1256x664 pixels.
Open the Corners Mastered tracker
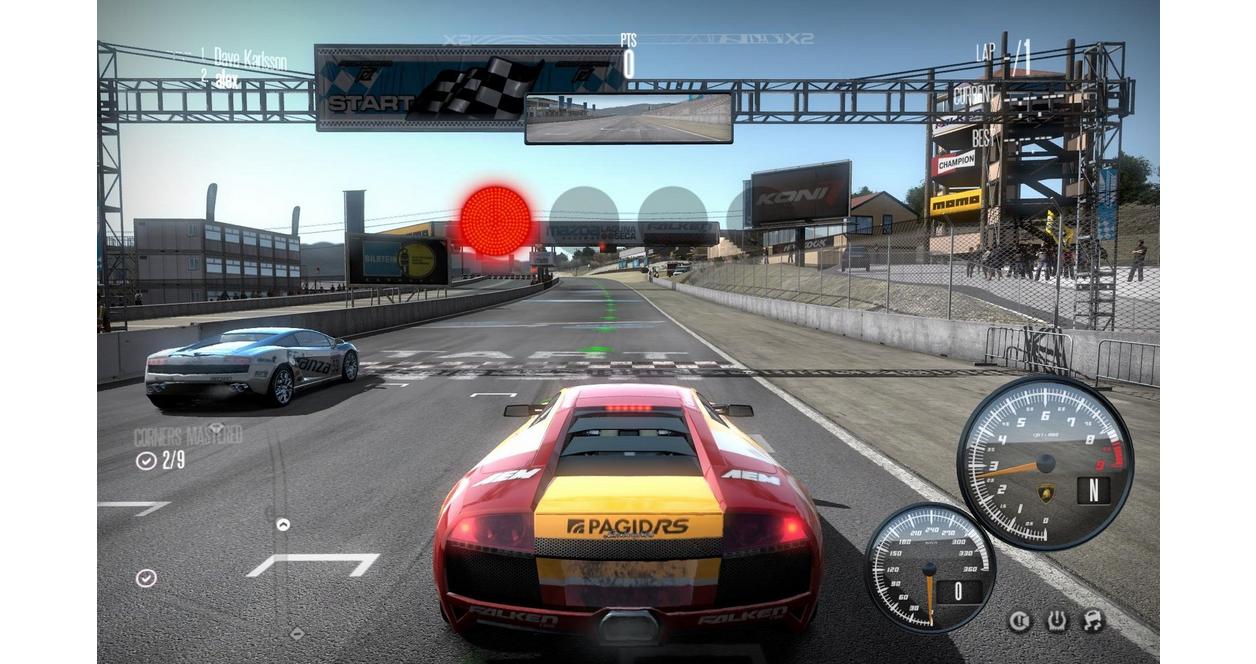coord(188,435)
